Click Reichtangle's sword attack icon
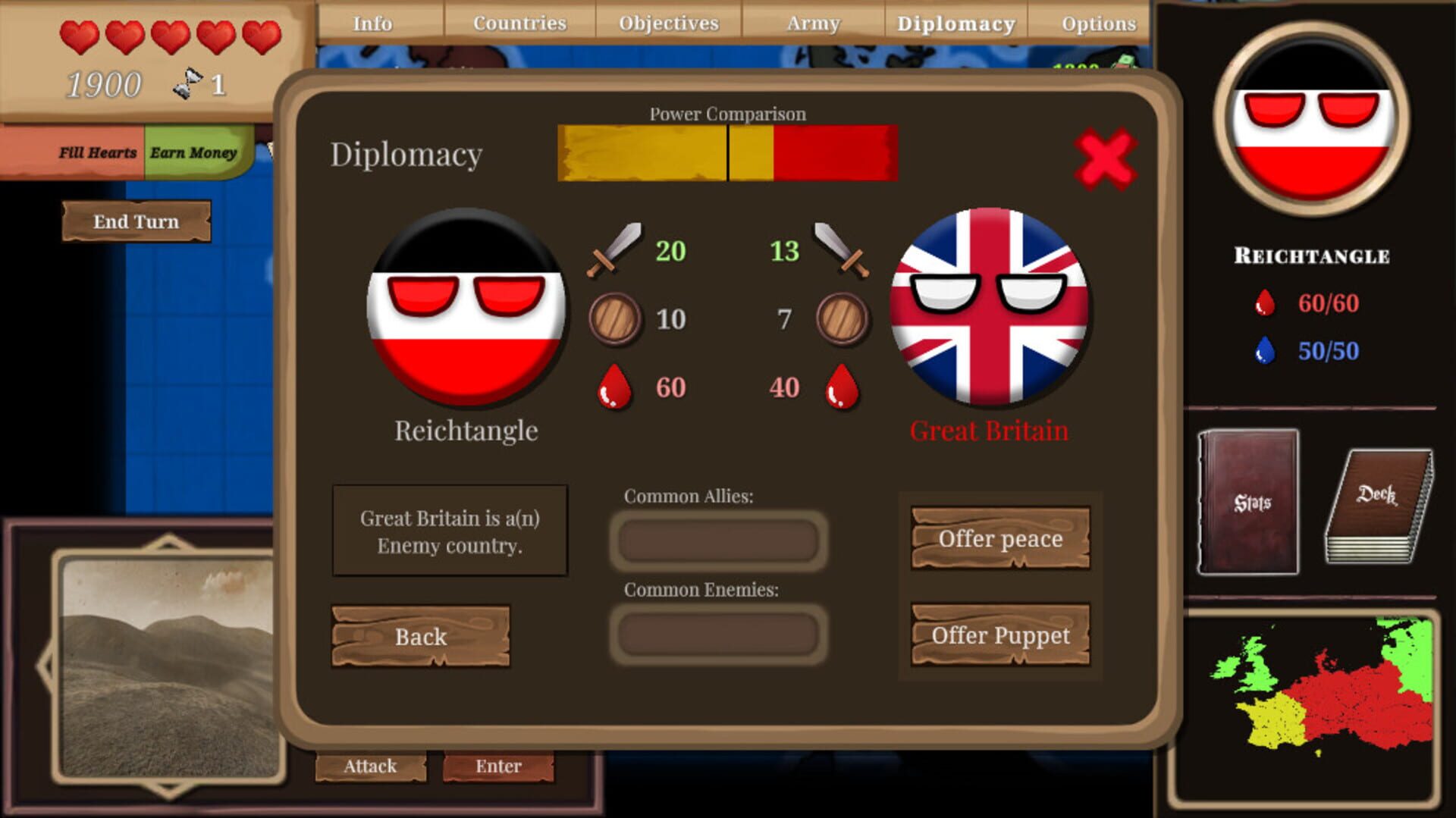The width and height of the screenshot is (1456, 818). point(614,250)
